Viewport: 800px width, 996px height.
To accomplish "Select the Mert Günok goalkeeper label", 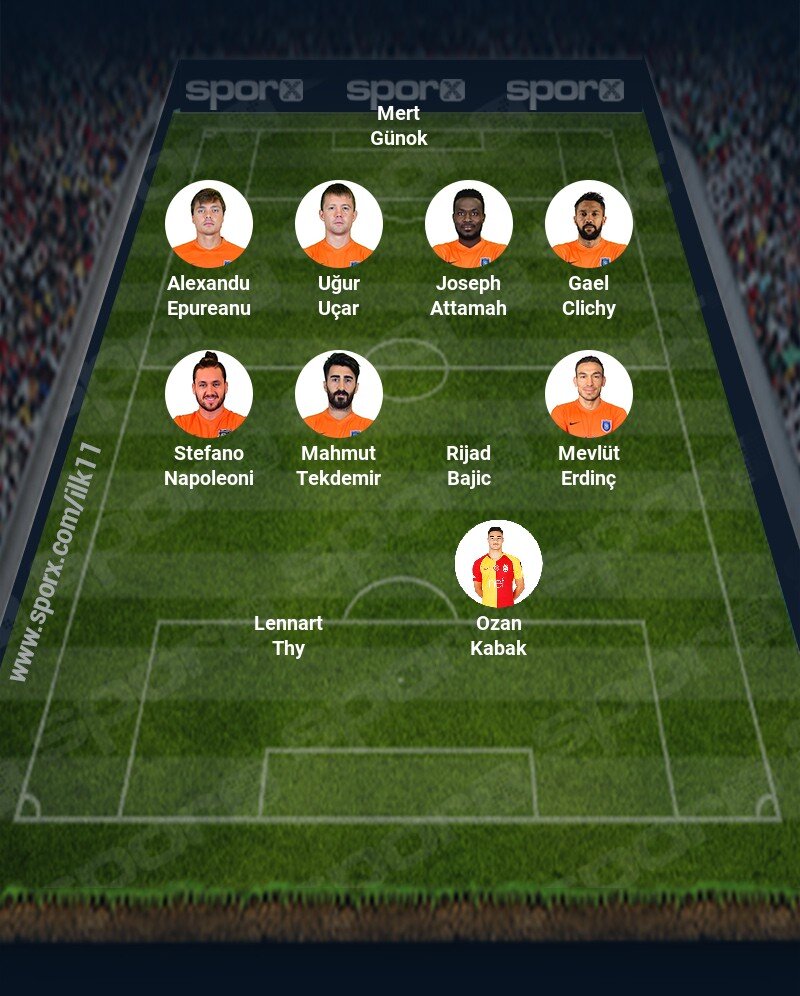I will coord(398,126).
